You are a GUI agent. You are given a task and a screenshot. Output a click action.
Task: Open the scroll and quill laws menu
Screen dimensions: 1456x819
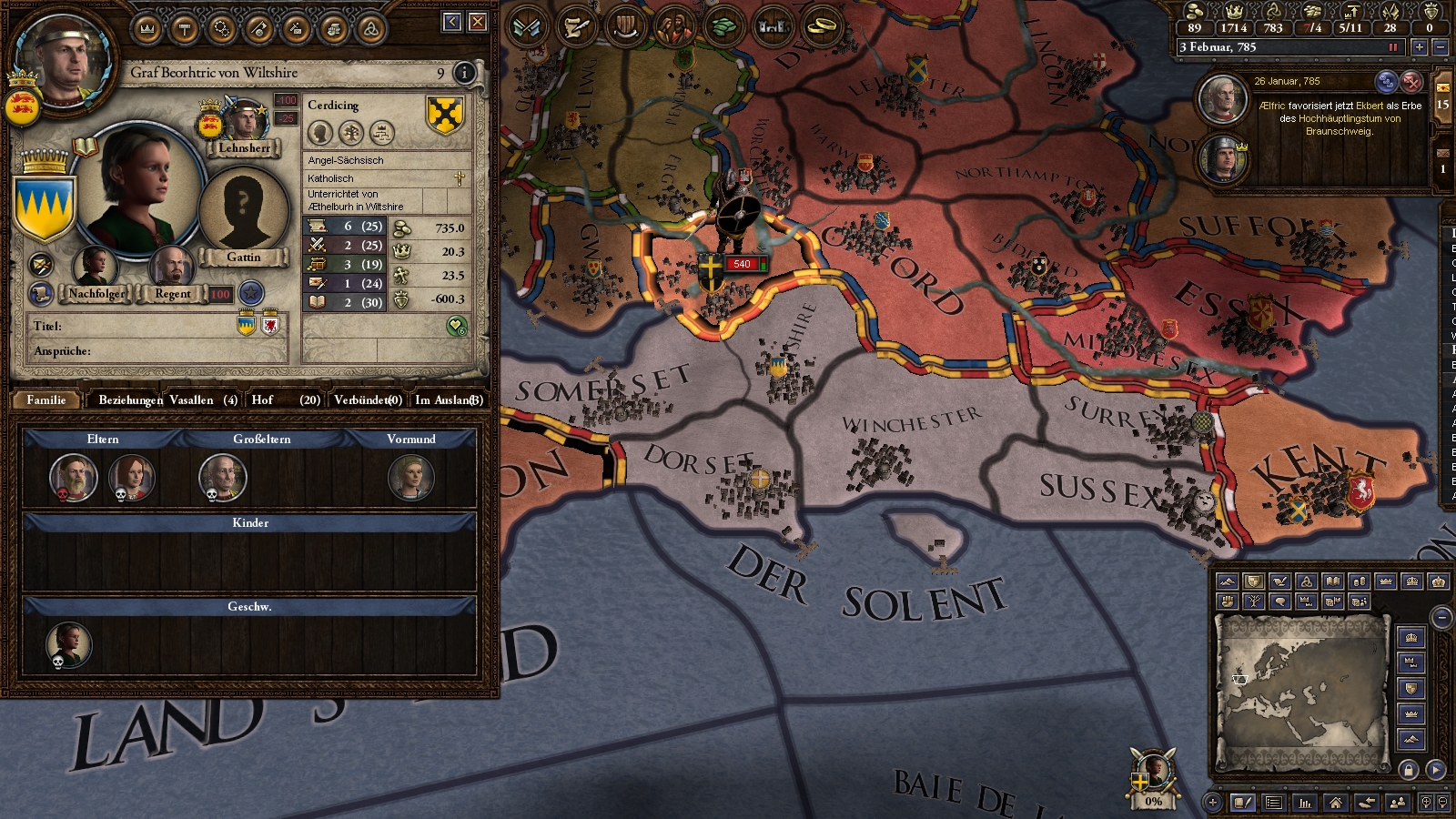pyautogui.click(x=576, y=27)
